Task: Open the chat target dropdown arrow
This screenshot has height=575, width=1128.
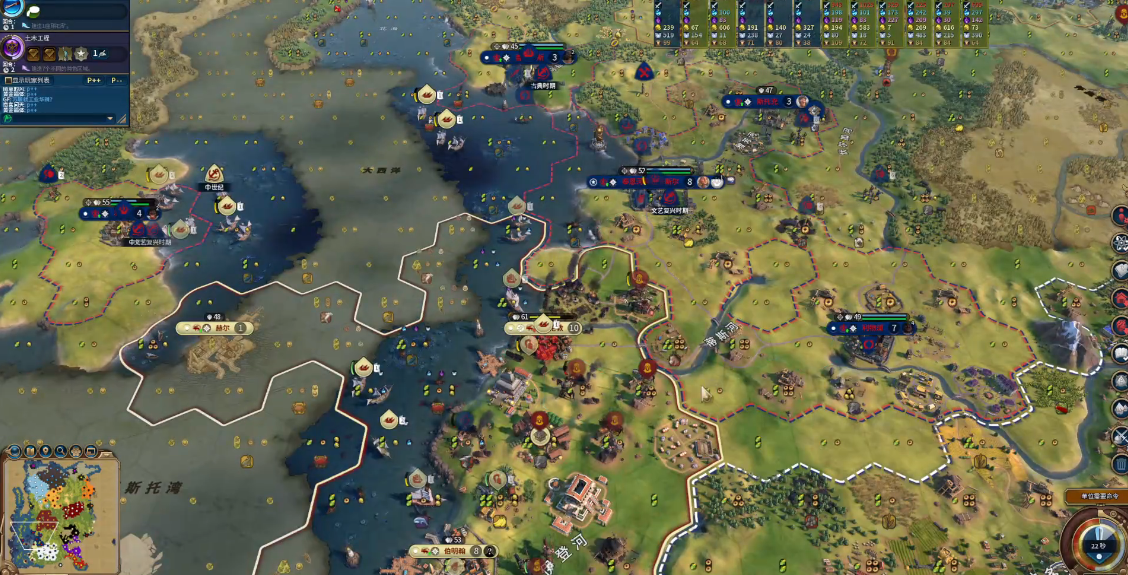Action: click(x=111, y=118)
